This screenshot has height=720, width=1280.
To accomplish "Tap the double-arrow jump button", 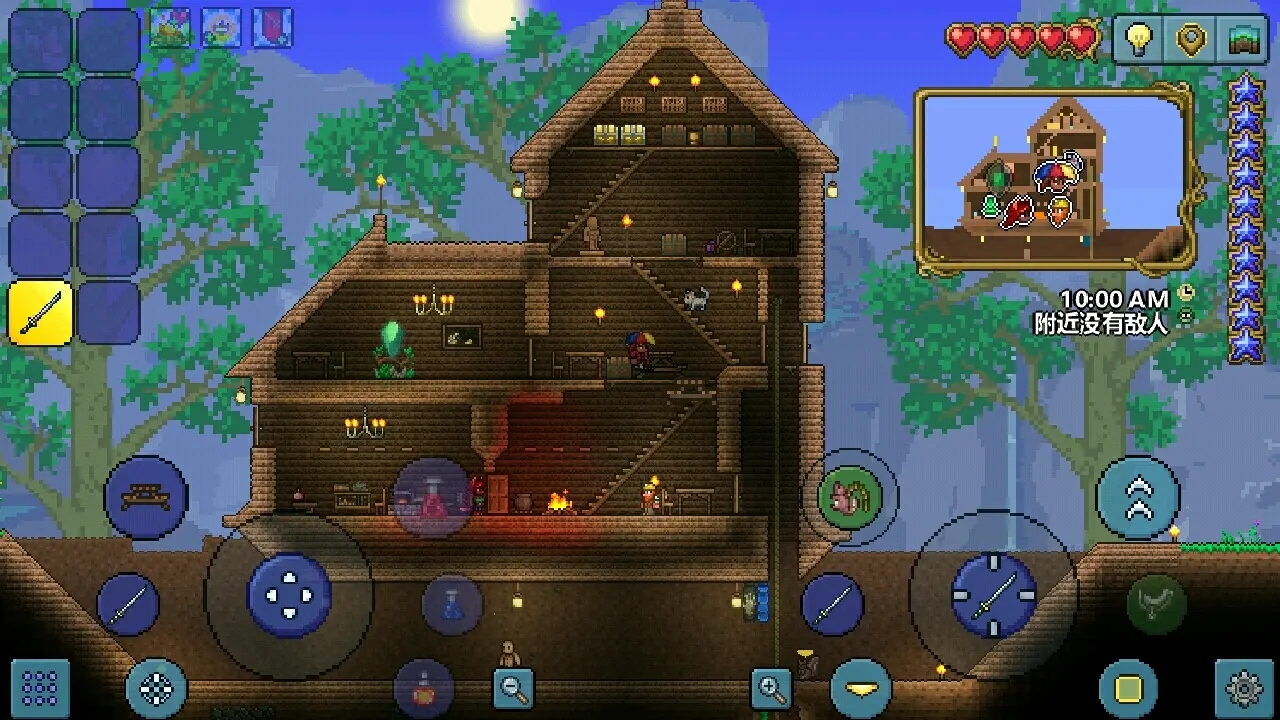I will 1138,497.
